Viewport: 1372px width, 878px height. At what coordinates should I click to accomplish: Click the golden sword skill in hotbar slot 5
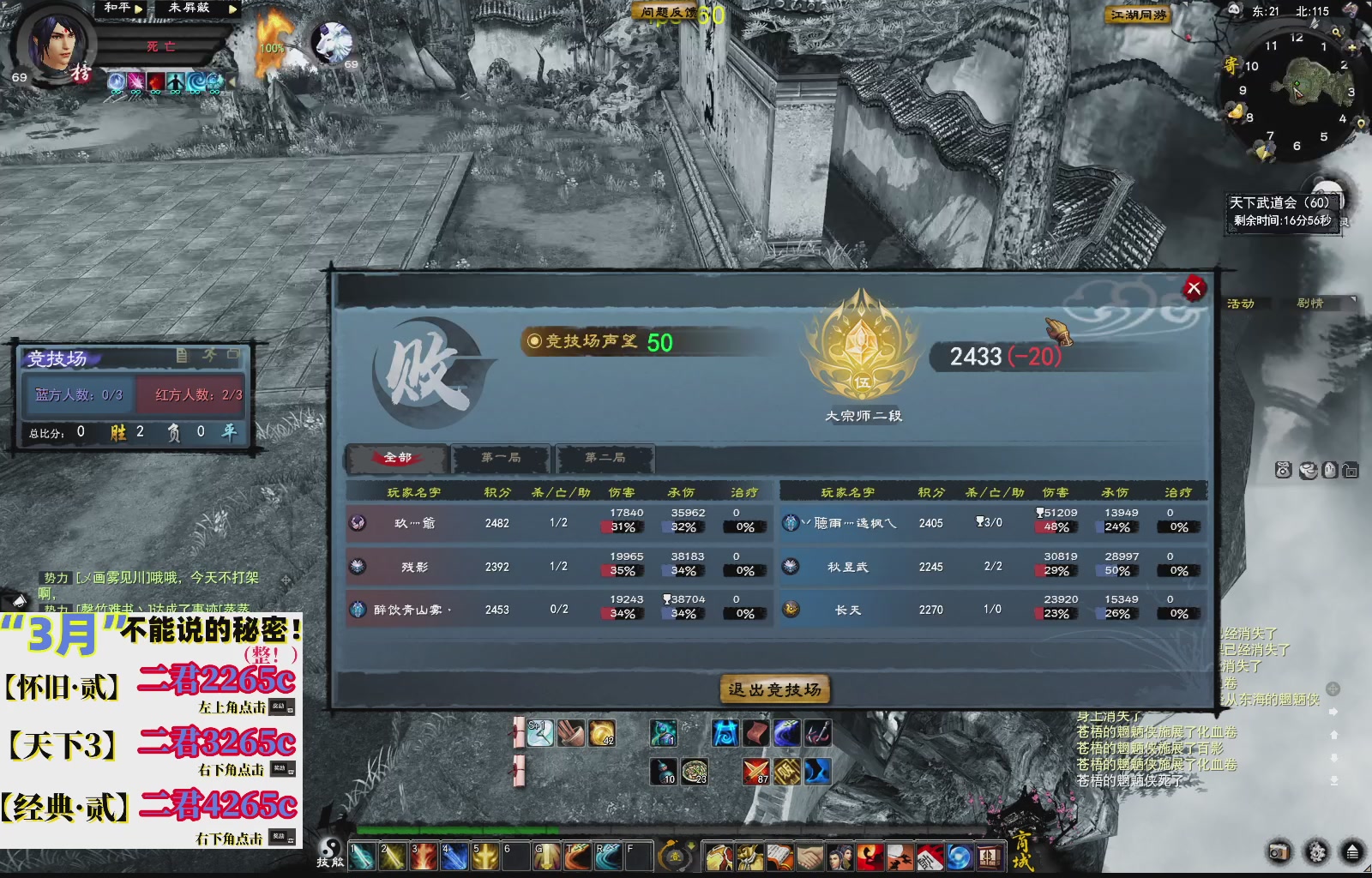[485, 856]
